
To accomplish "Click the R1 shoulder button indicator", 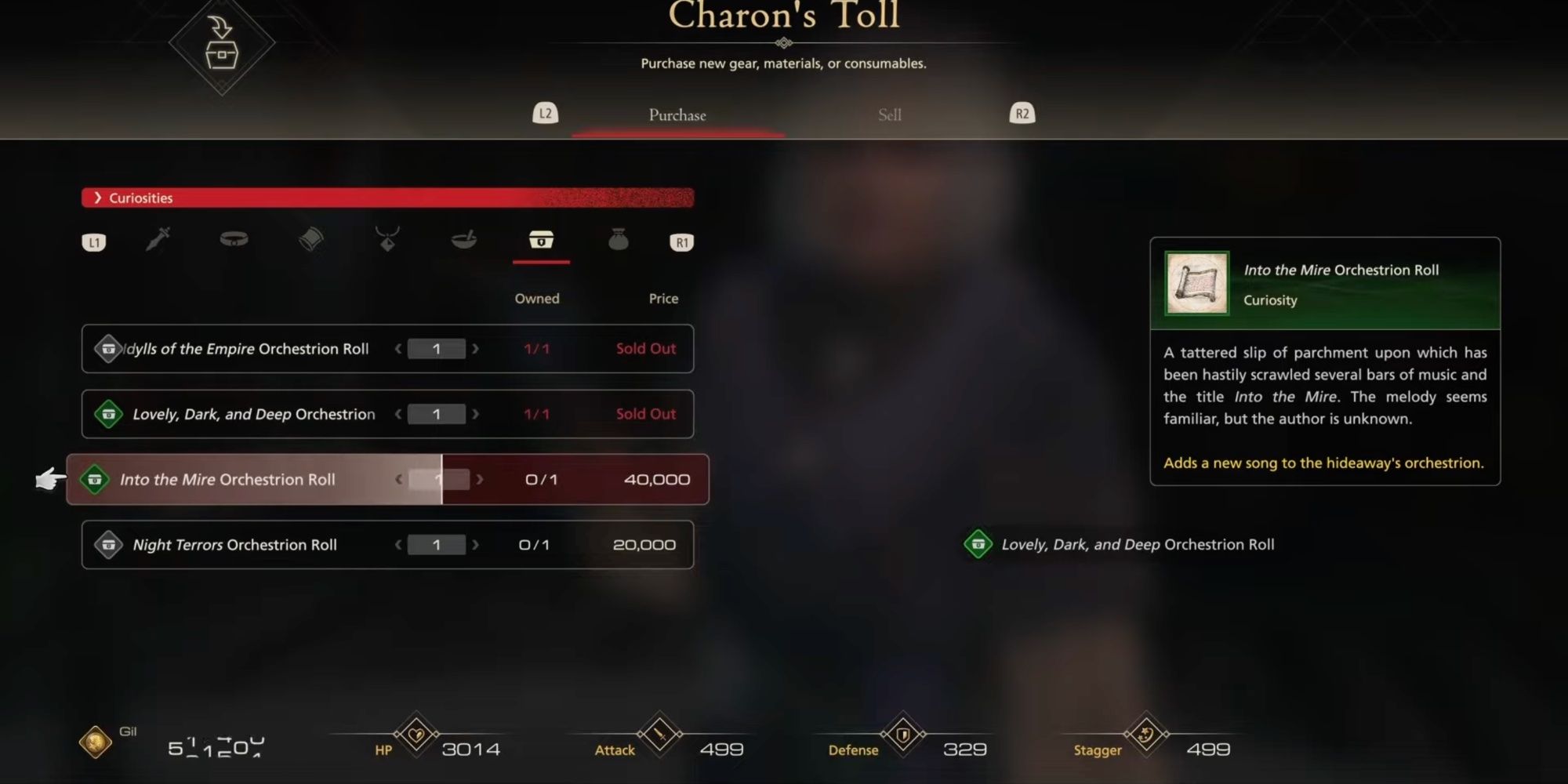I will click(681, 241).
